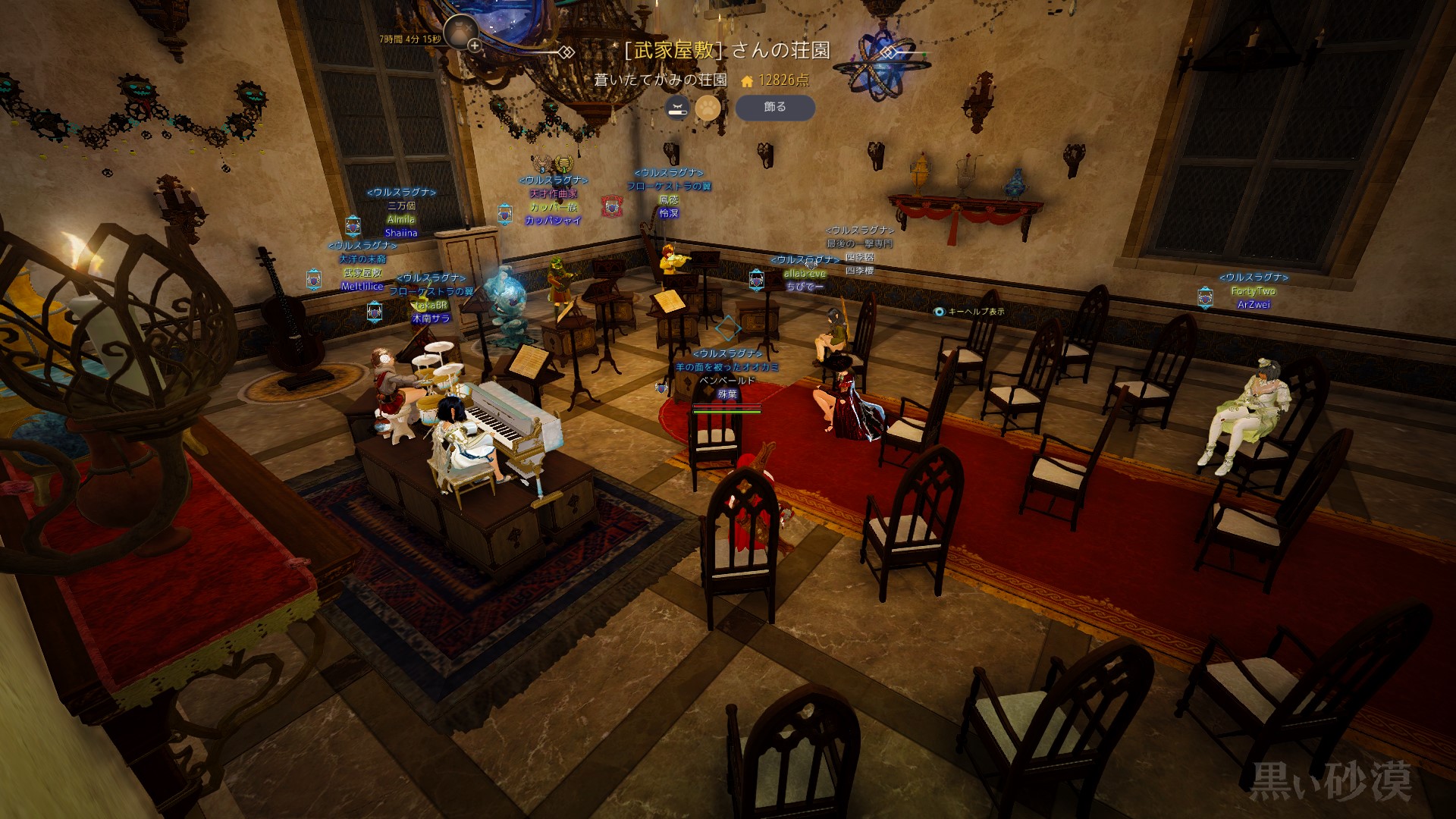Click the guild crest beside ArZwei
Screen dimensions: 1456x819
(x=1203, y=296)
